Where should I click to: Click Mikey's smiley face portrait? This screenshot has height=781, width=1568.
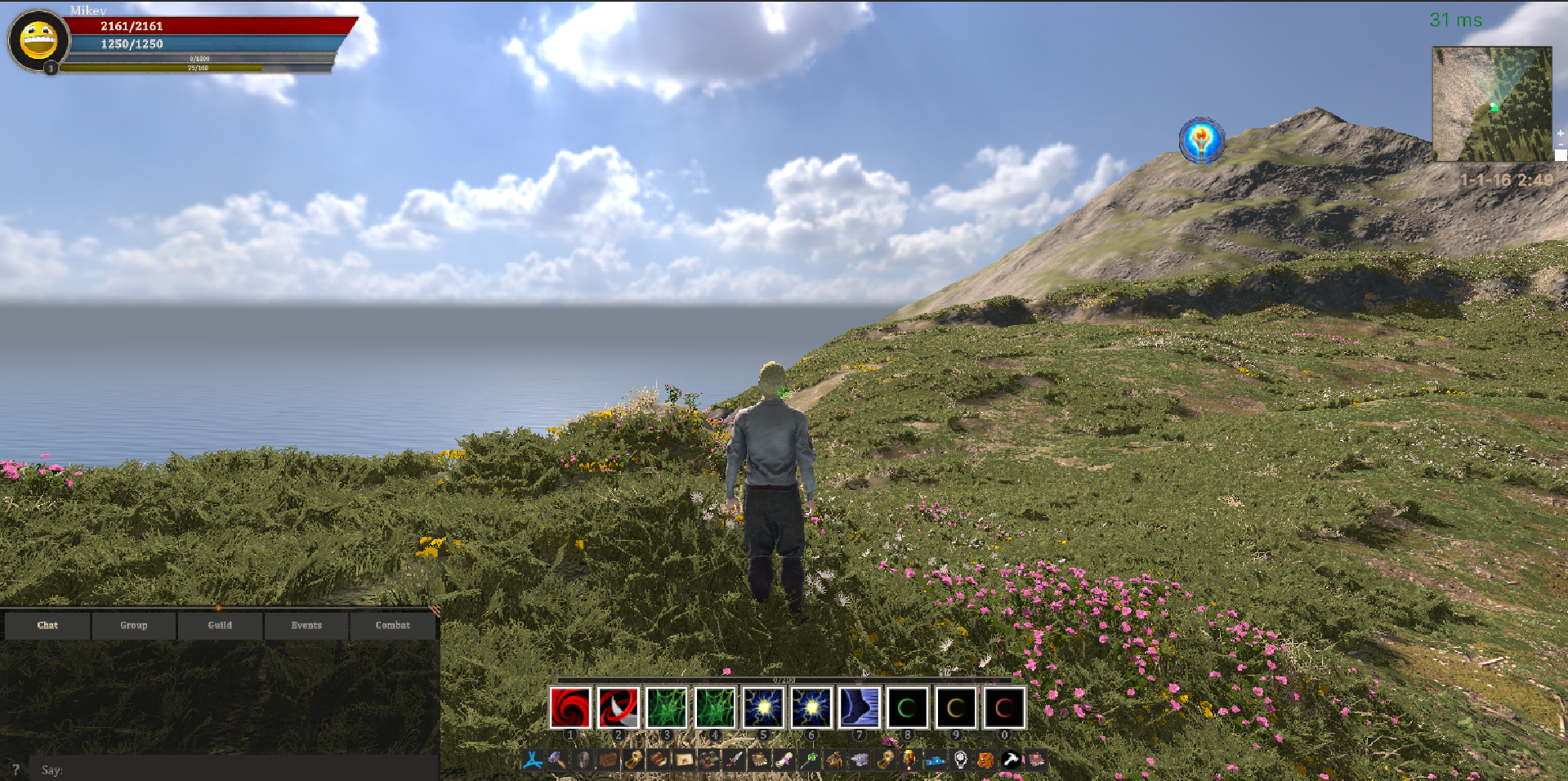click(38, 39)
